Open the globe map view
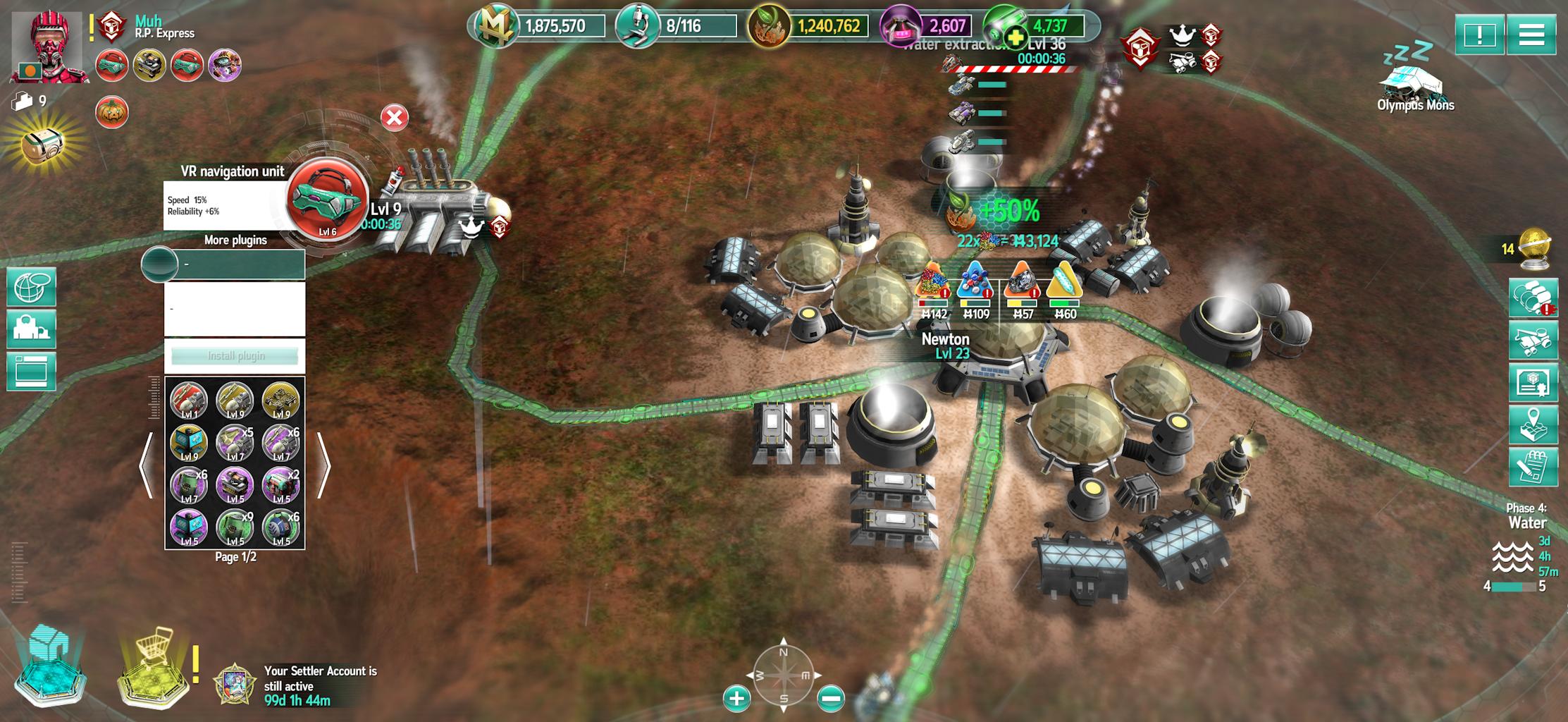1568x722 pixels. tap(31, 287)
